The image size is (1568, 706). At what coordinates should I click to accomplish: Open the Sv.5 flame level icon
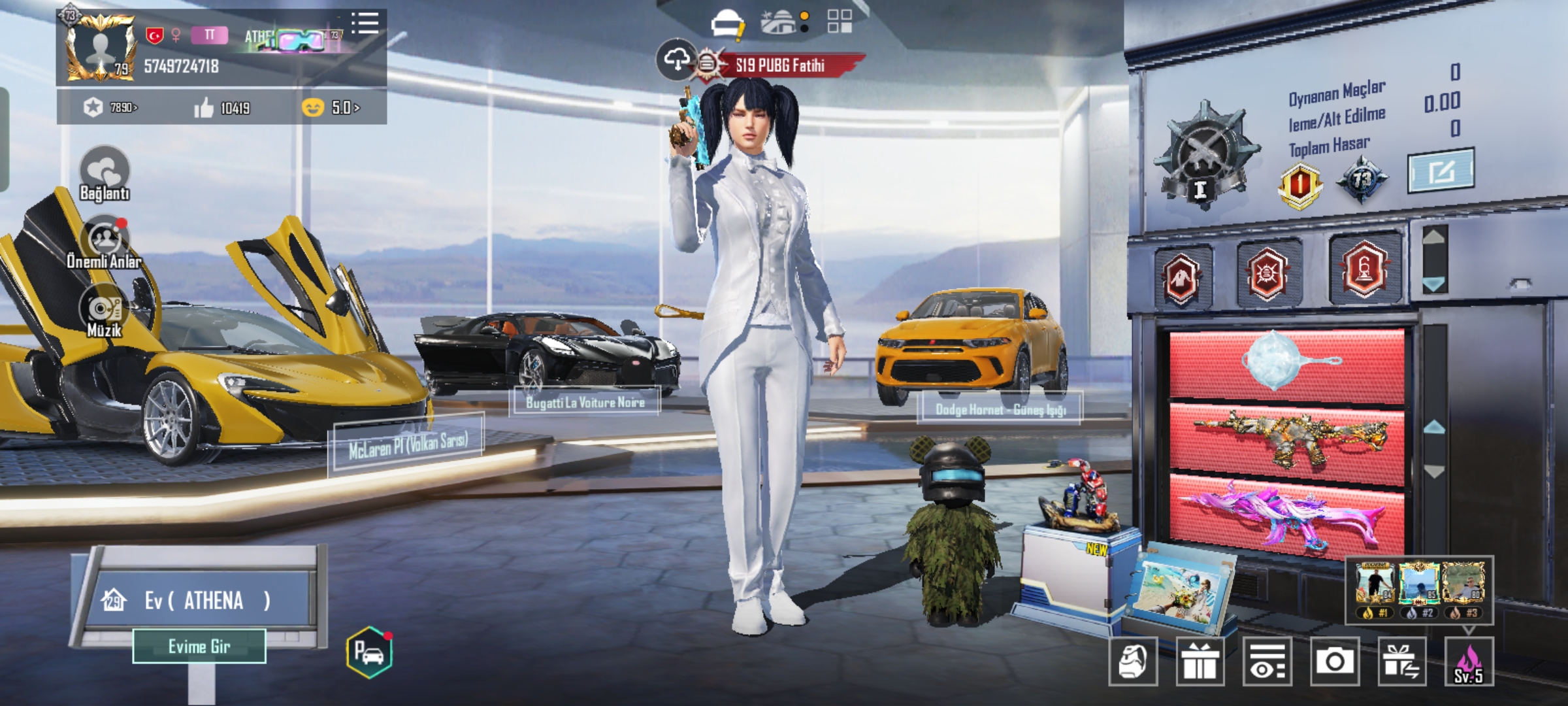[1469, 662]
